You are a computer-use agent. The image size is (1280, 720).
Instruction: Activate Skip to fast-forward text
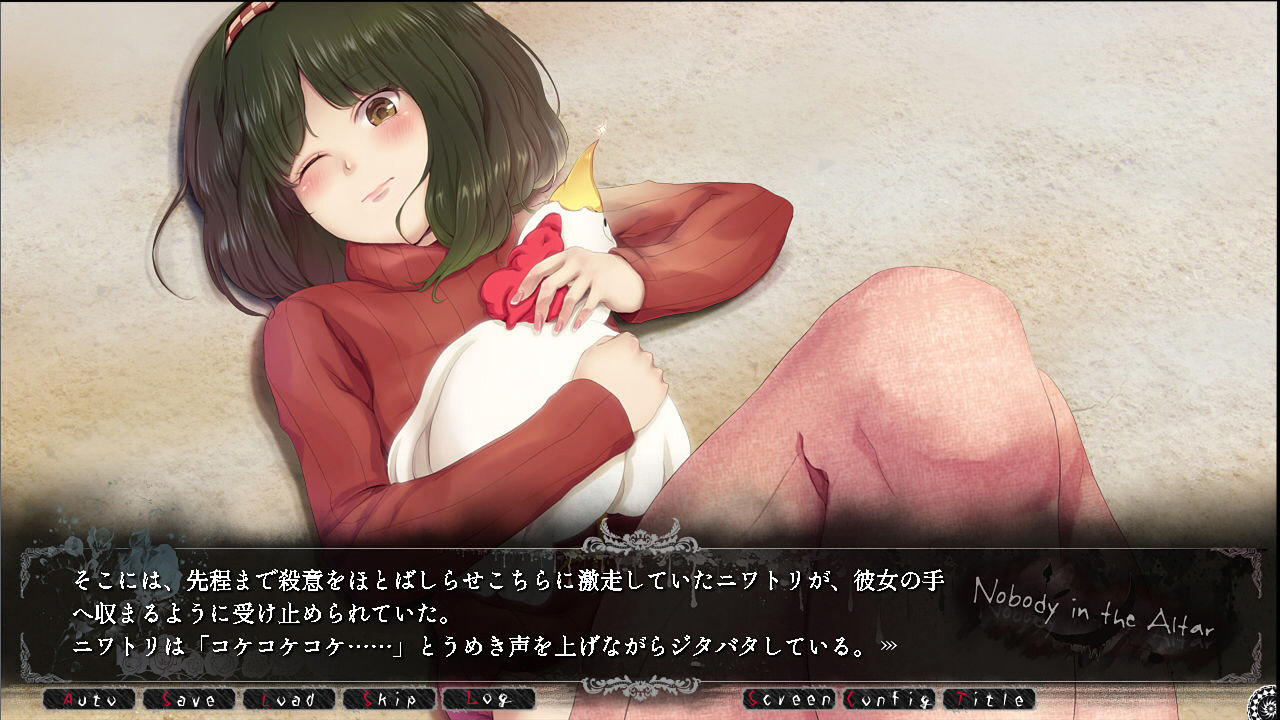(388, 699)
